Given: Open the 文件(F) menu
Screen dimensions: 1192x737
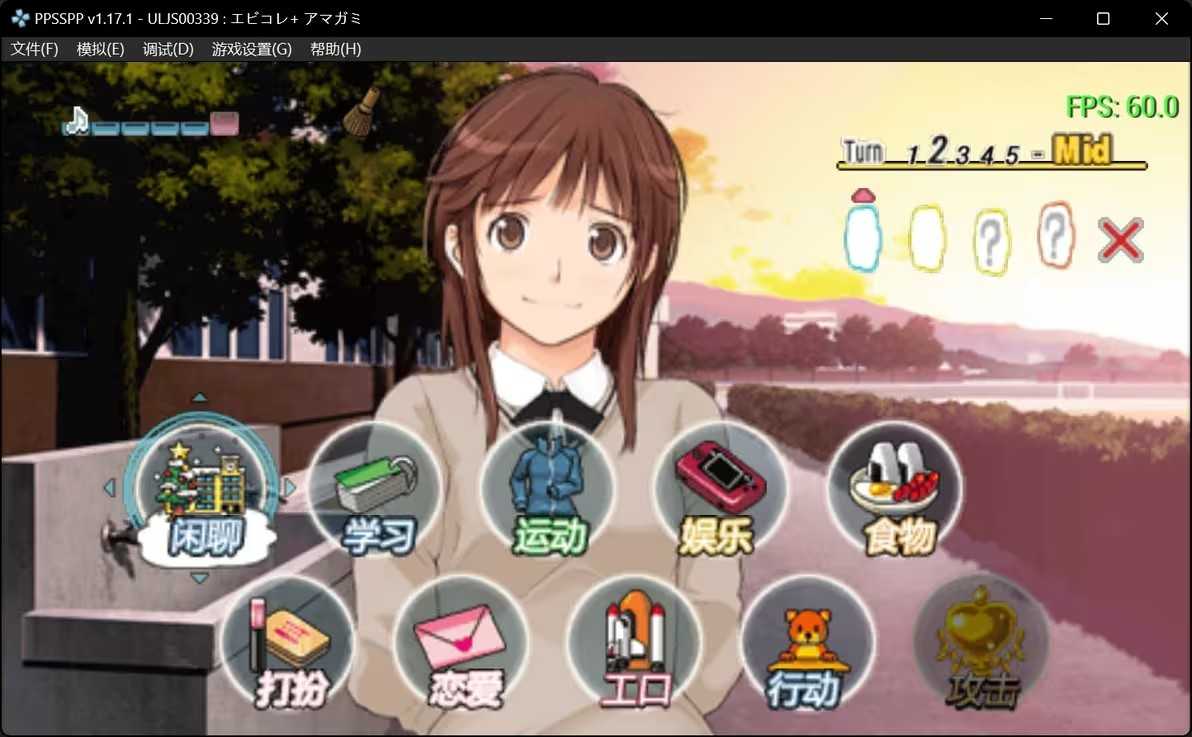Looking at the screenshot, I should (x=35, y=49).
